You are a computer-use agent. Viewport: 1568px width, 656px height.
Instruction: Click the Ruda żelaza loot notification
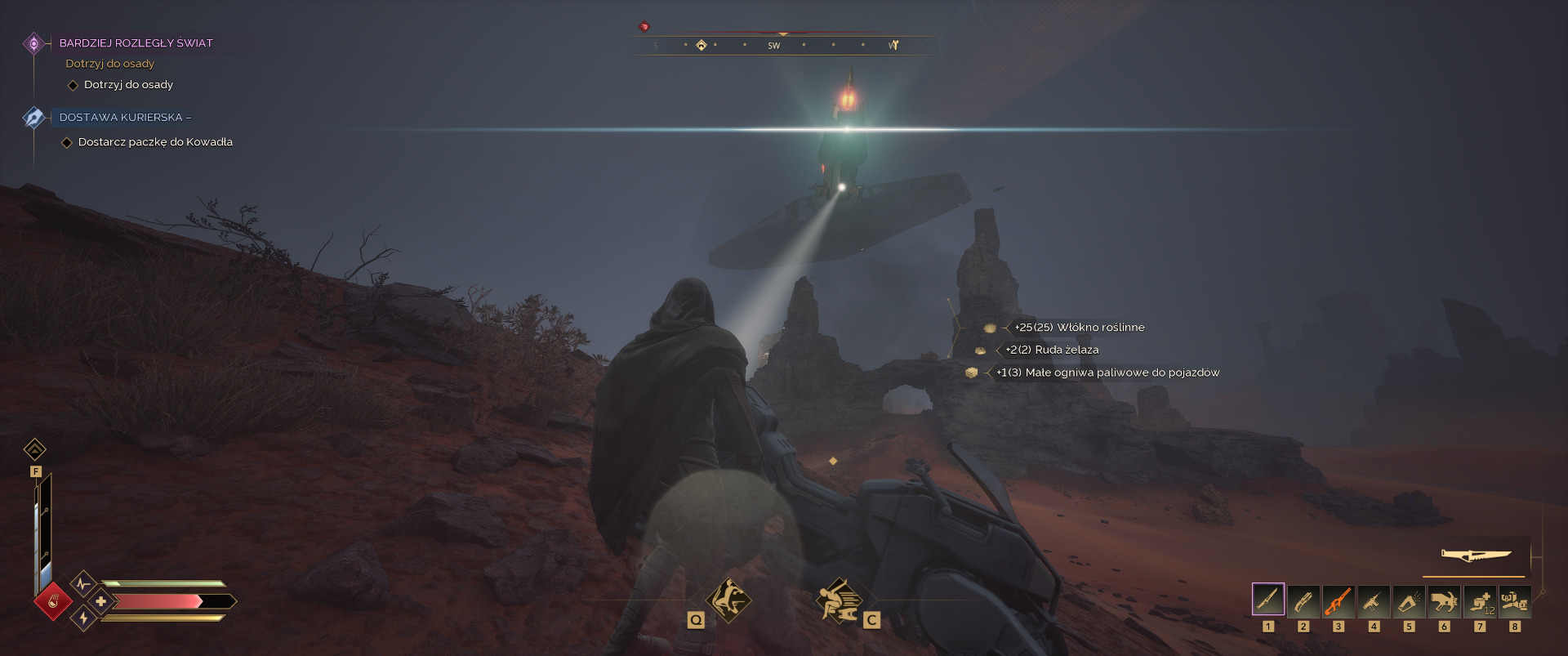tap(1052, 350)
